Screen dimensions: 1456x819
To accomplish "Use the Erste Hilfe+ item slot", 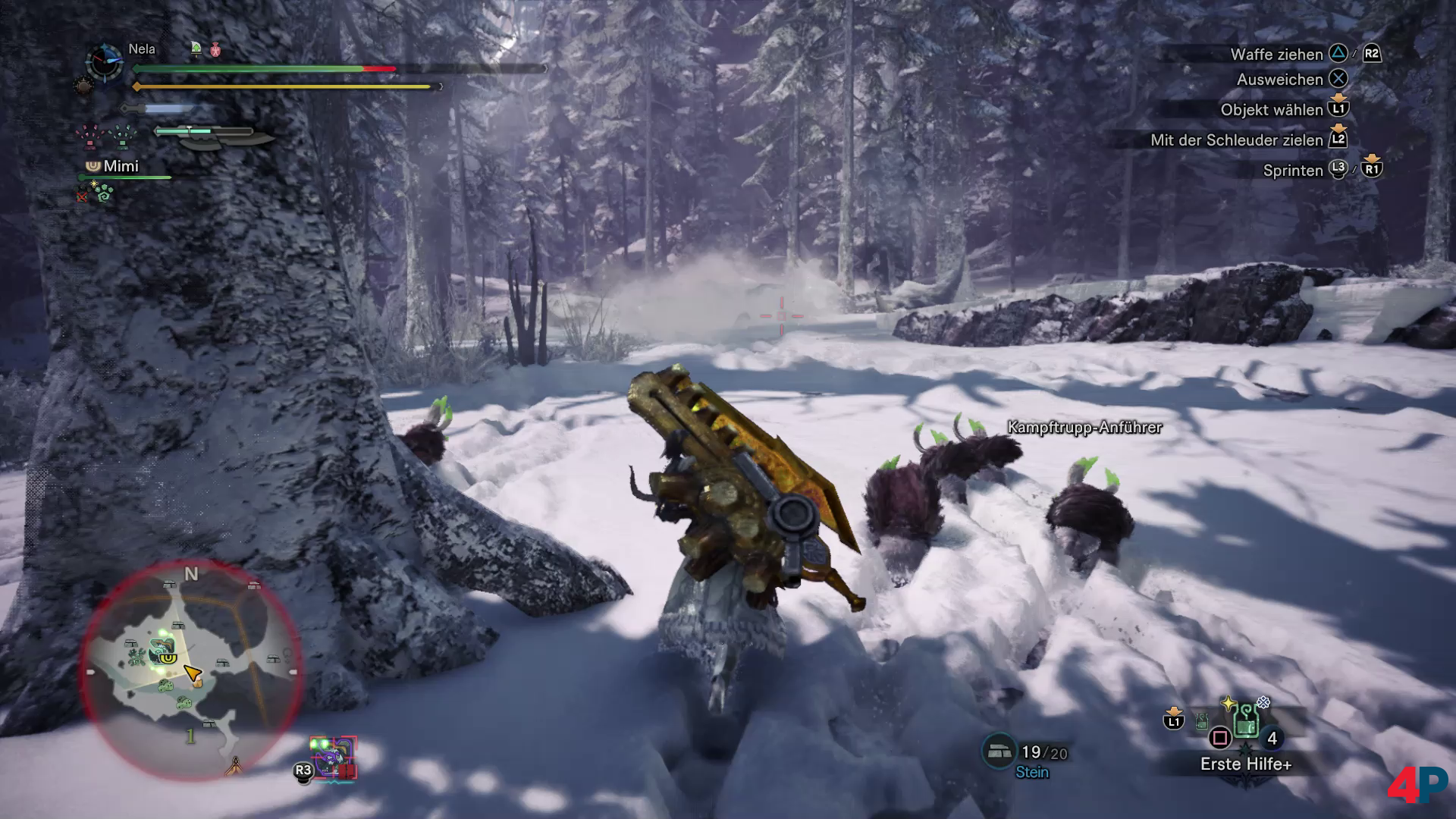I will point(1245,723).
